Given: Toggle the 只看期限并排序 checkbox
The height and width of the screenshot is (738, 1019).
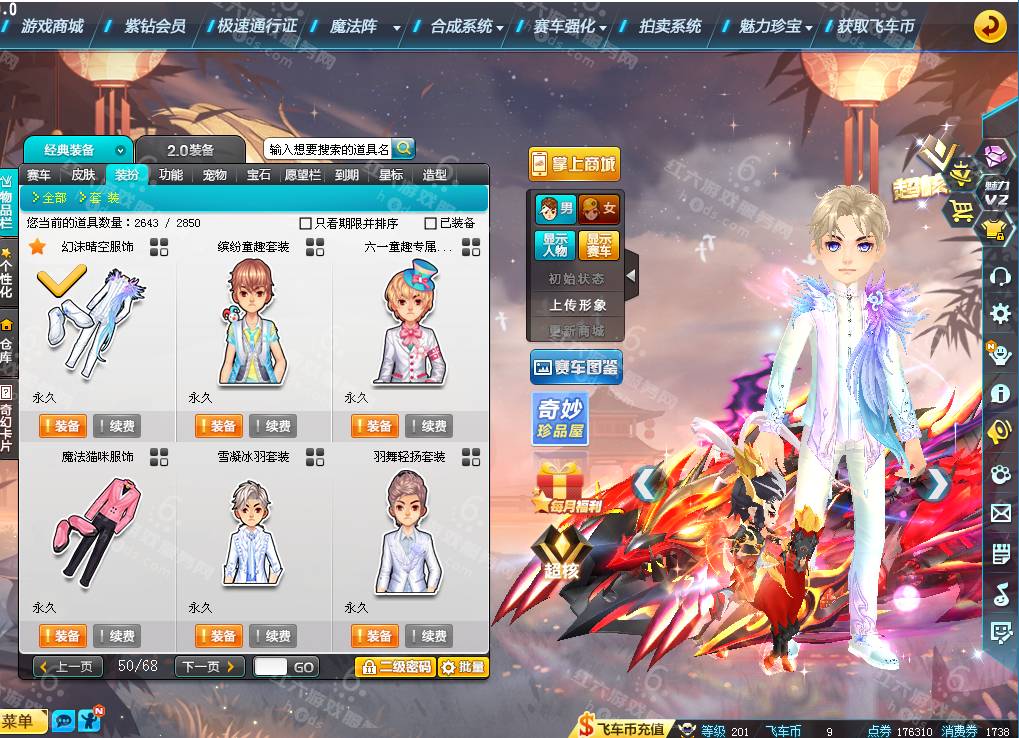Looking at the screenshot, I should [x=306, y=224].
